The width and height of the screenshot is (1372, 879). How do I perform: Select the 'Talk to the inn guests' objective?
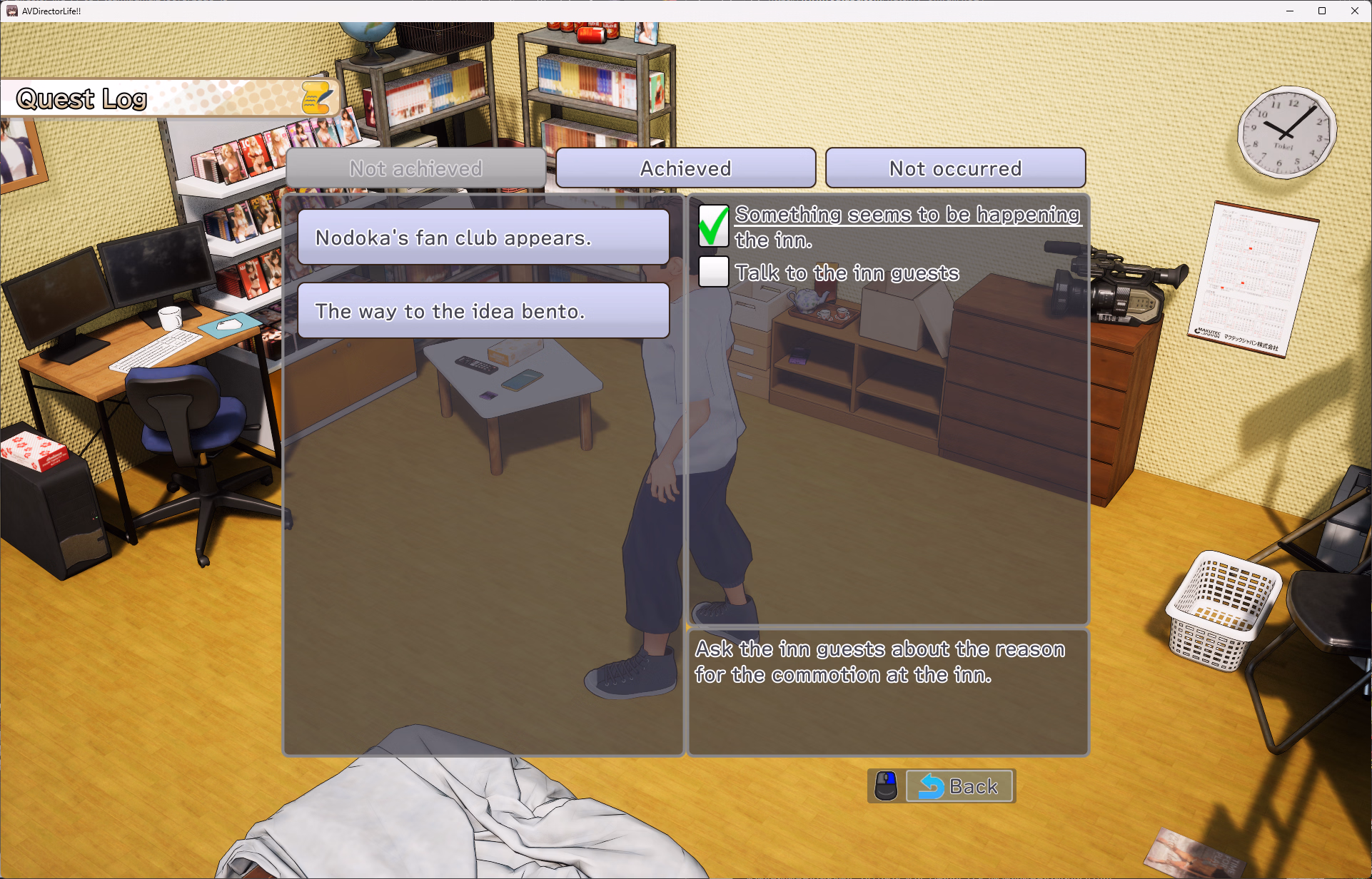[847, 273]
